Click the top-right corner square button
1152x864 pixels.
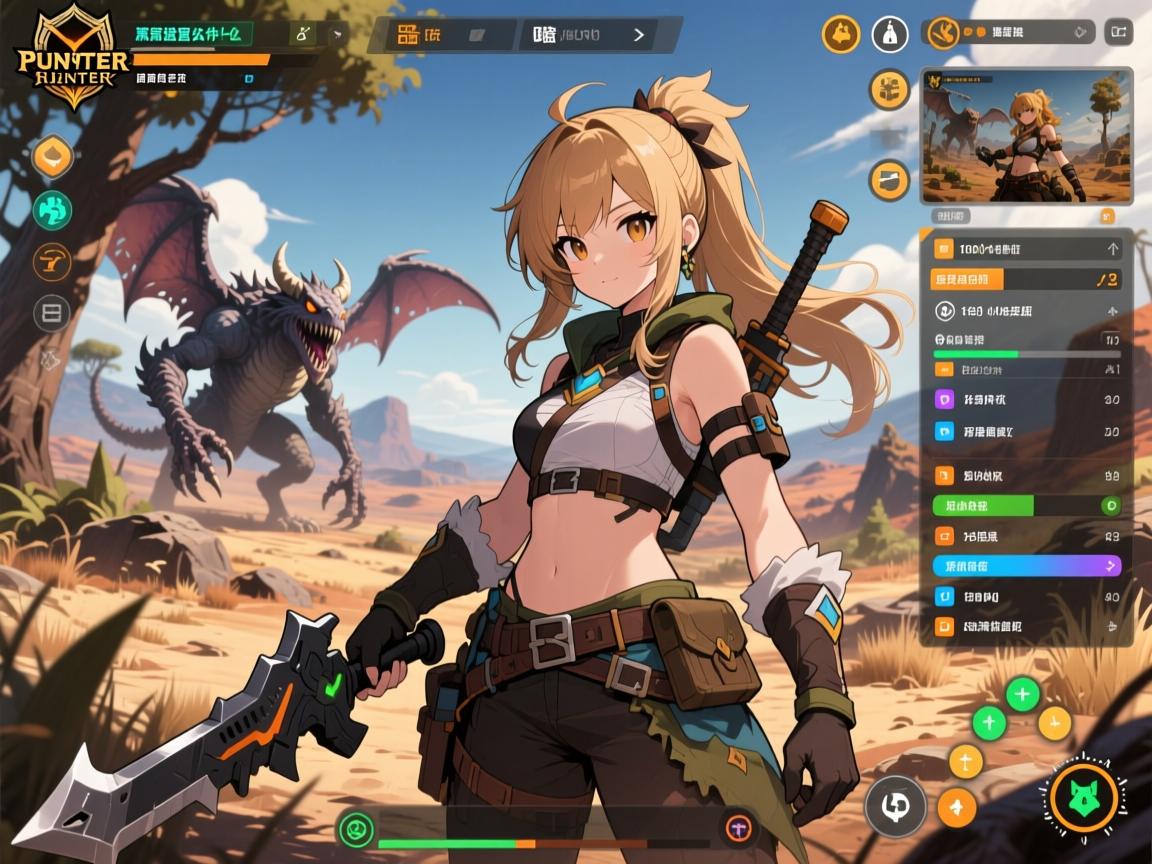click(x=1118, y=33)
